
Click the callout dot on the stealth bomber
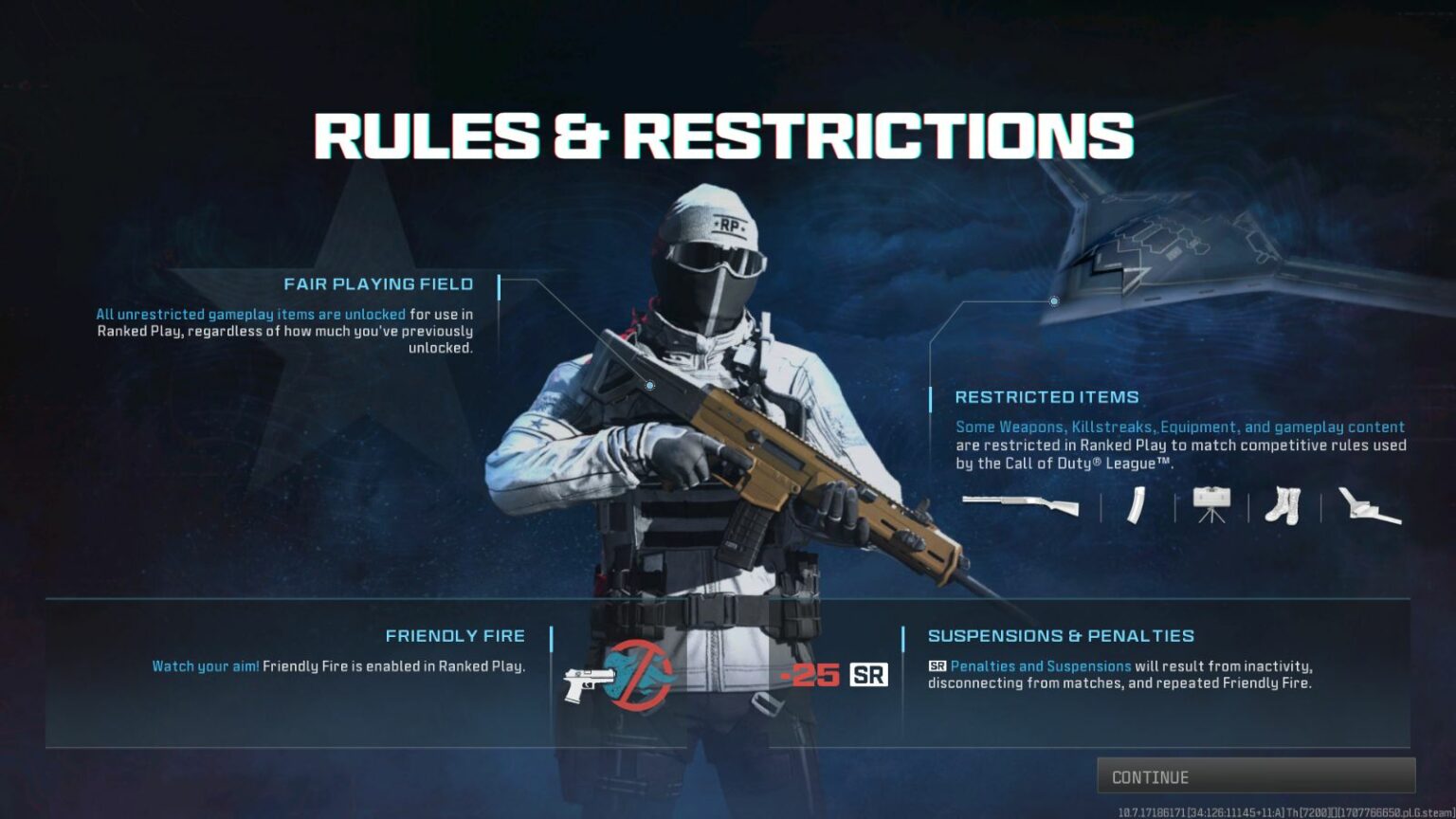tap(1054, 300)
